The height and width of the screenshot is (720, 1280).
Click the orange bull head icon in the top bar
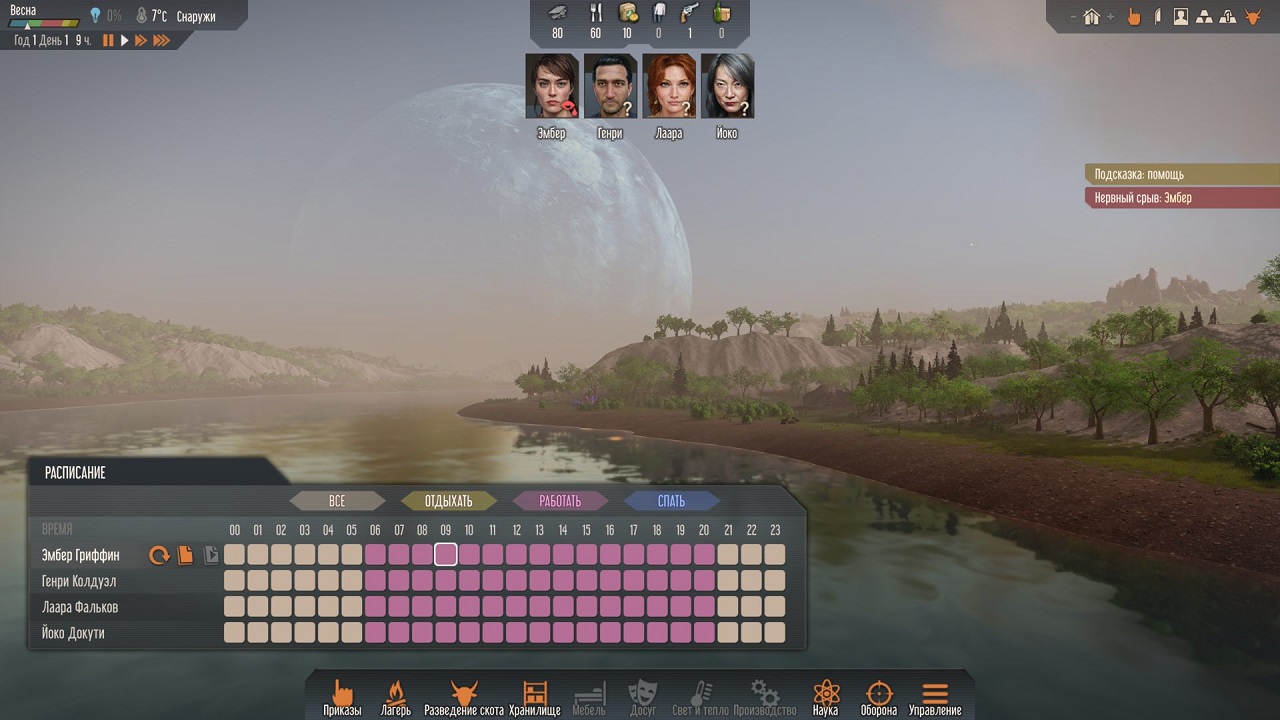pyautogui.click(x=1251, y=16)
